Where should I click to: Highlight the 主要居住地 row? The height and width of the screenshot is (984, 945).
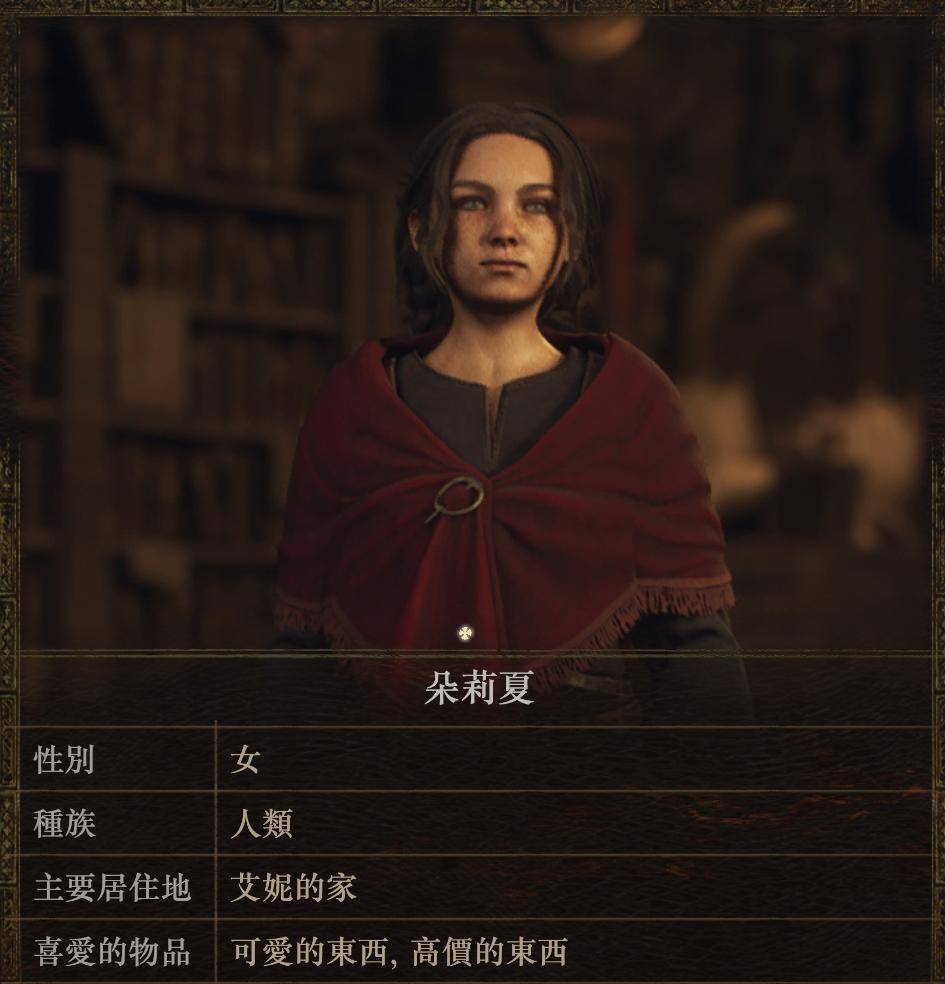coord(472,887)
